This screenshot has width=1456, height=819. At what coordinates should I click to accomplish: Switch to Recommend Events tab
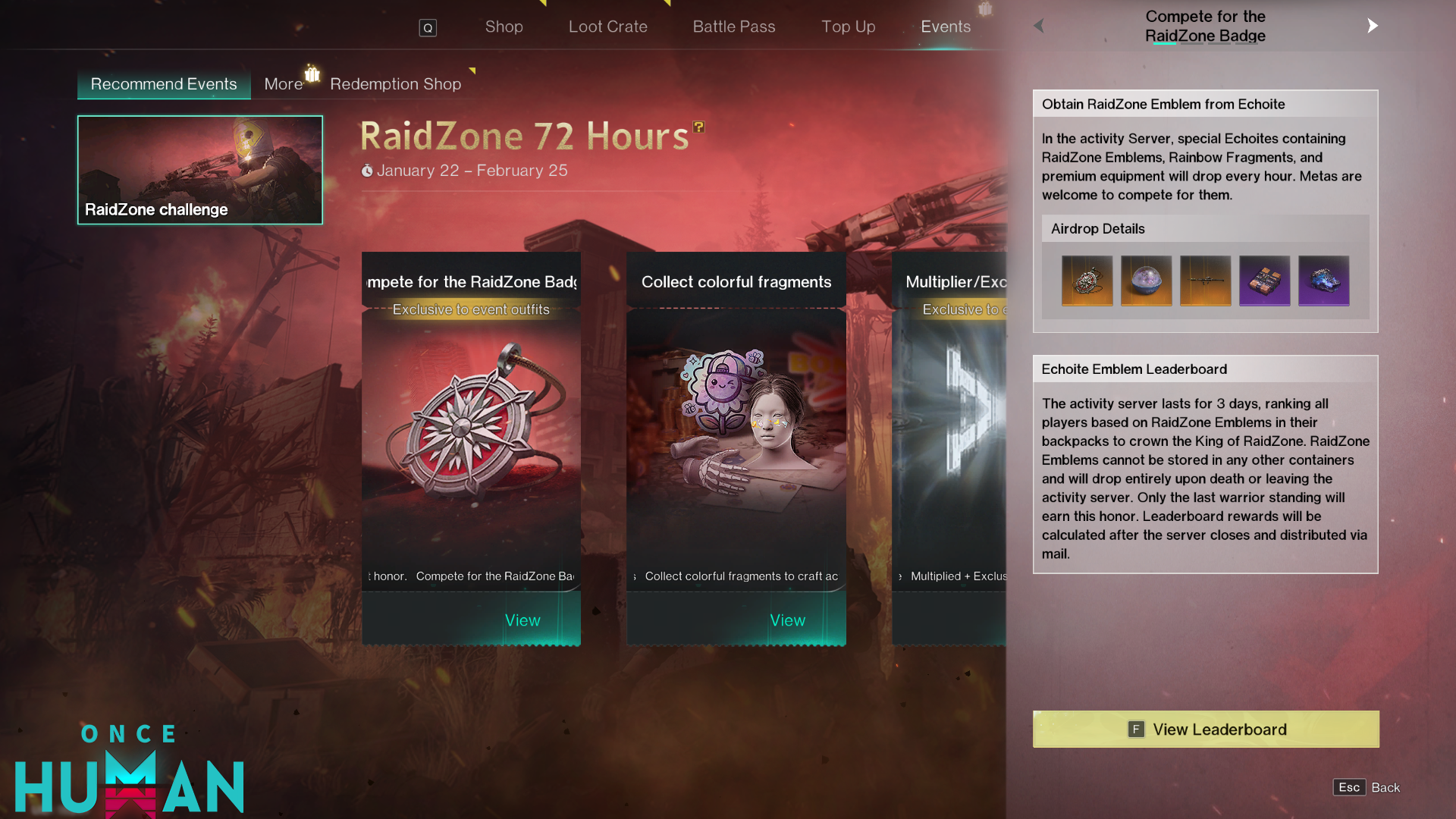coord(164,84)
